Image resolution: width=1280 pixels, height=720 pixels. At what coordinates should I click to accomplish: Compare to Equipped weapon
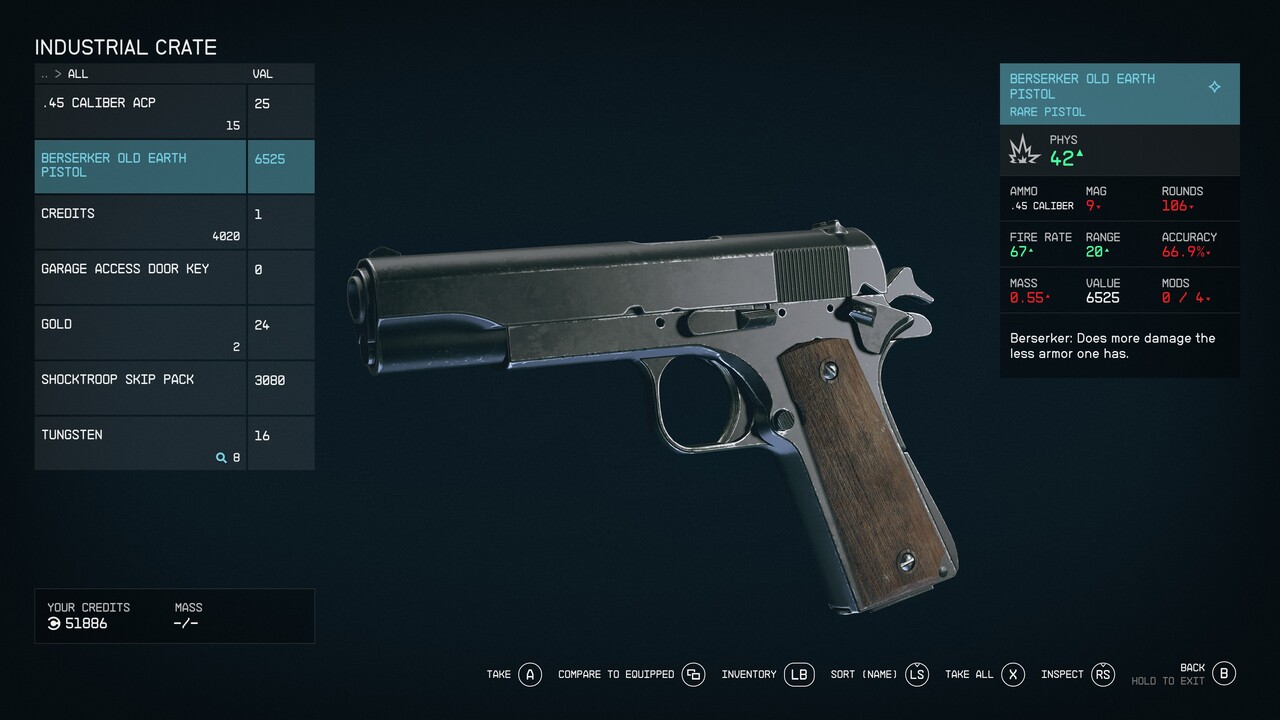(x=693, y=675)
